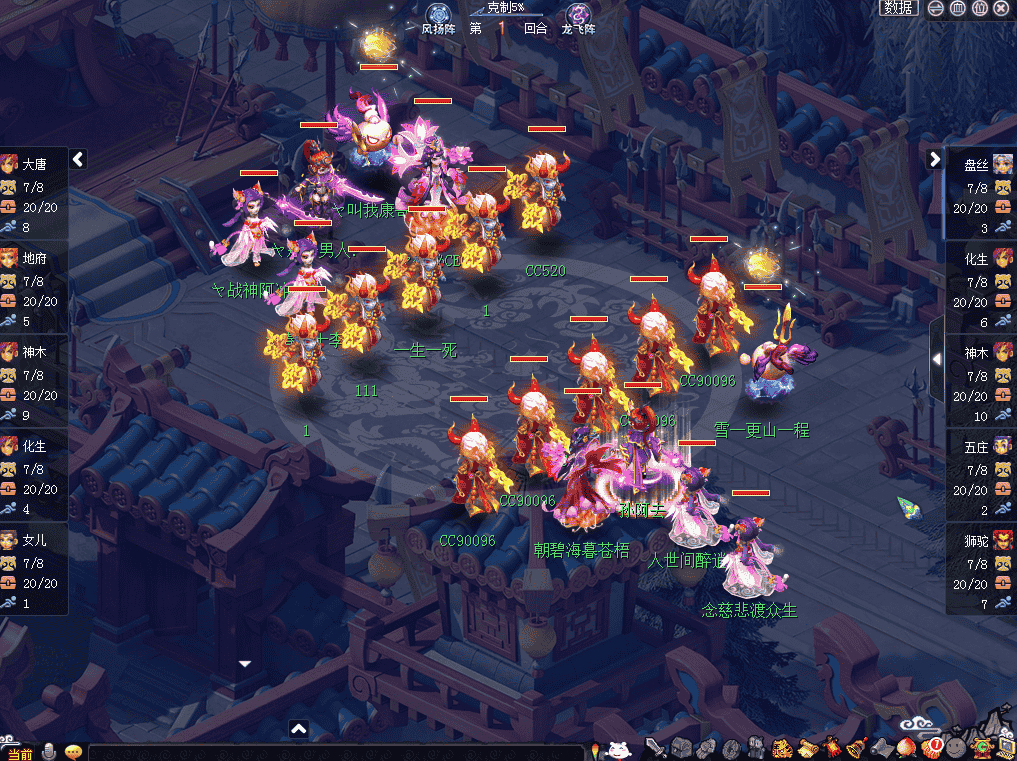Collapse the right team panel arrow
Screen dimensions: 1017x761
935,159
